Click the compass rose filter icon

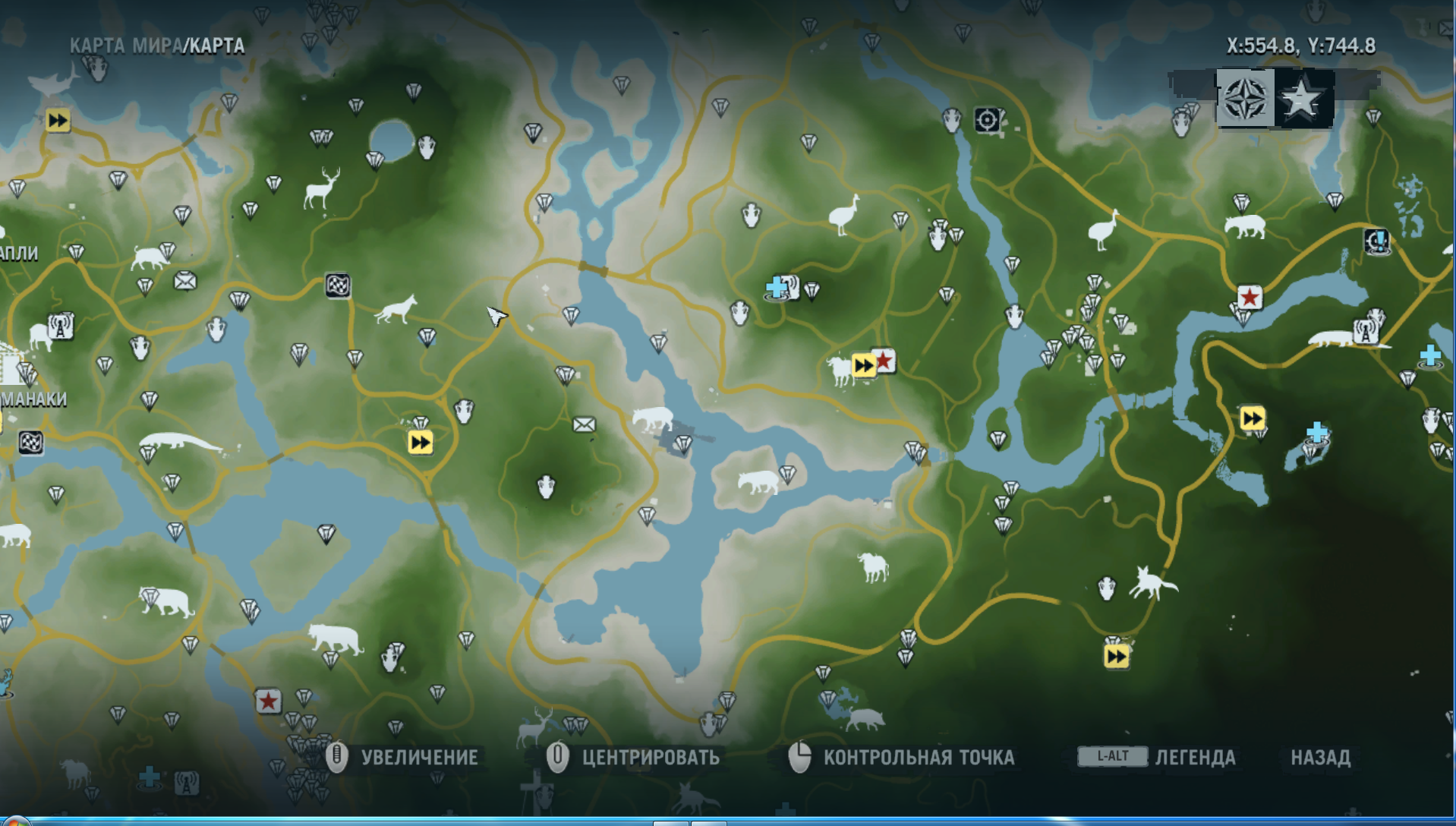[1245, 99]
